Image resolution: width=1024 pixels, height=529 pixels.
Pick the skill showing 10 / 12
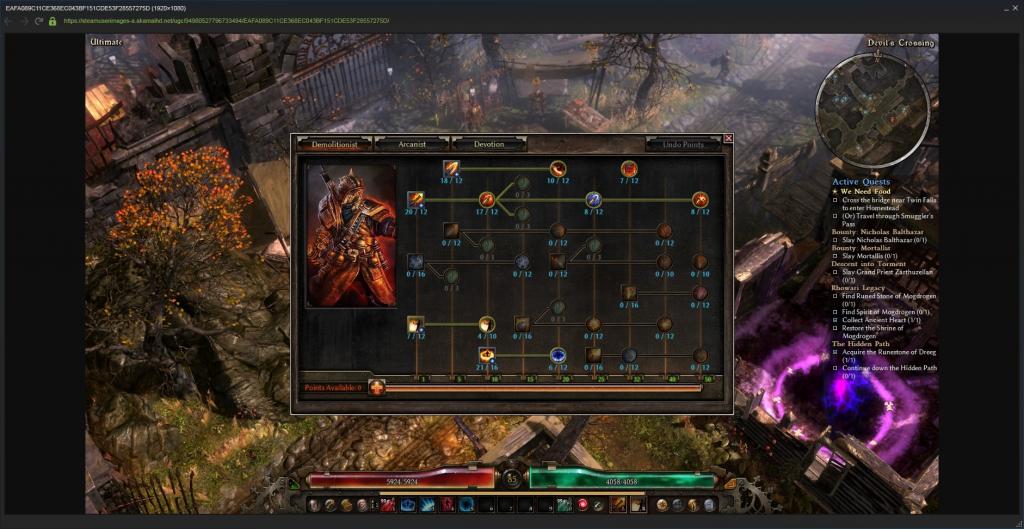(558, 168)
